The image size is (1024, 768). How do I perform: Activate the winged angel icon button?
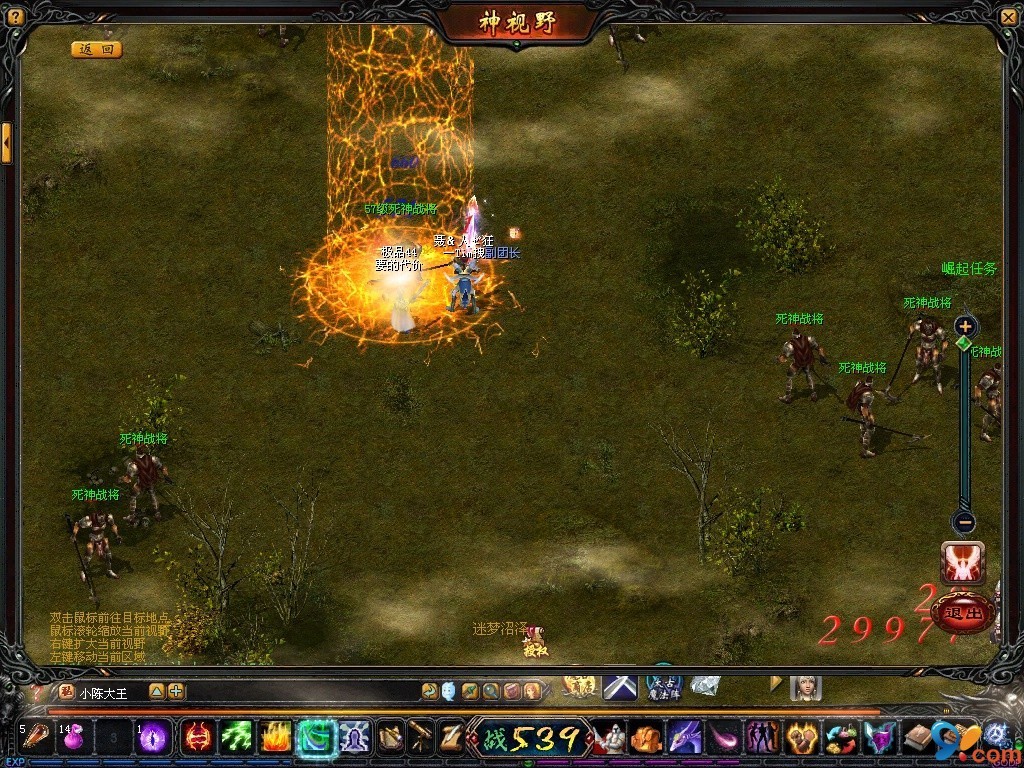[962, 563]
